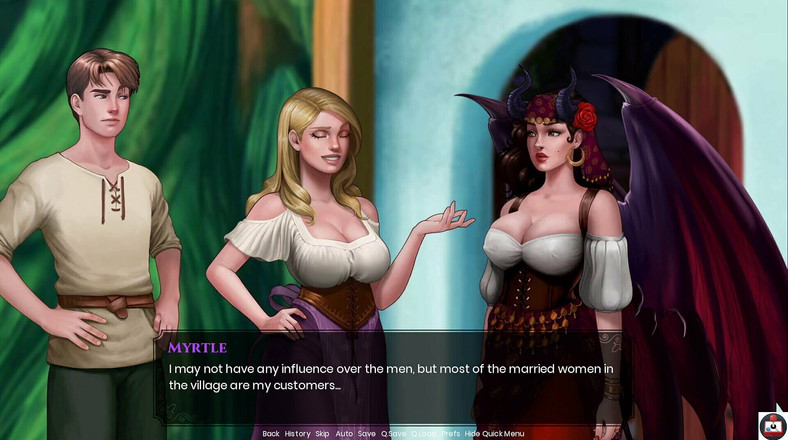
Task: Open the dialogue History log
Action: click(297, 434)
